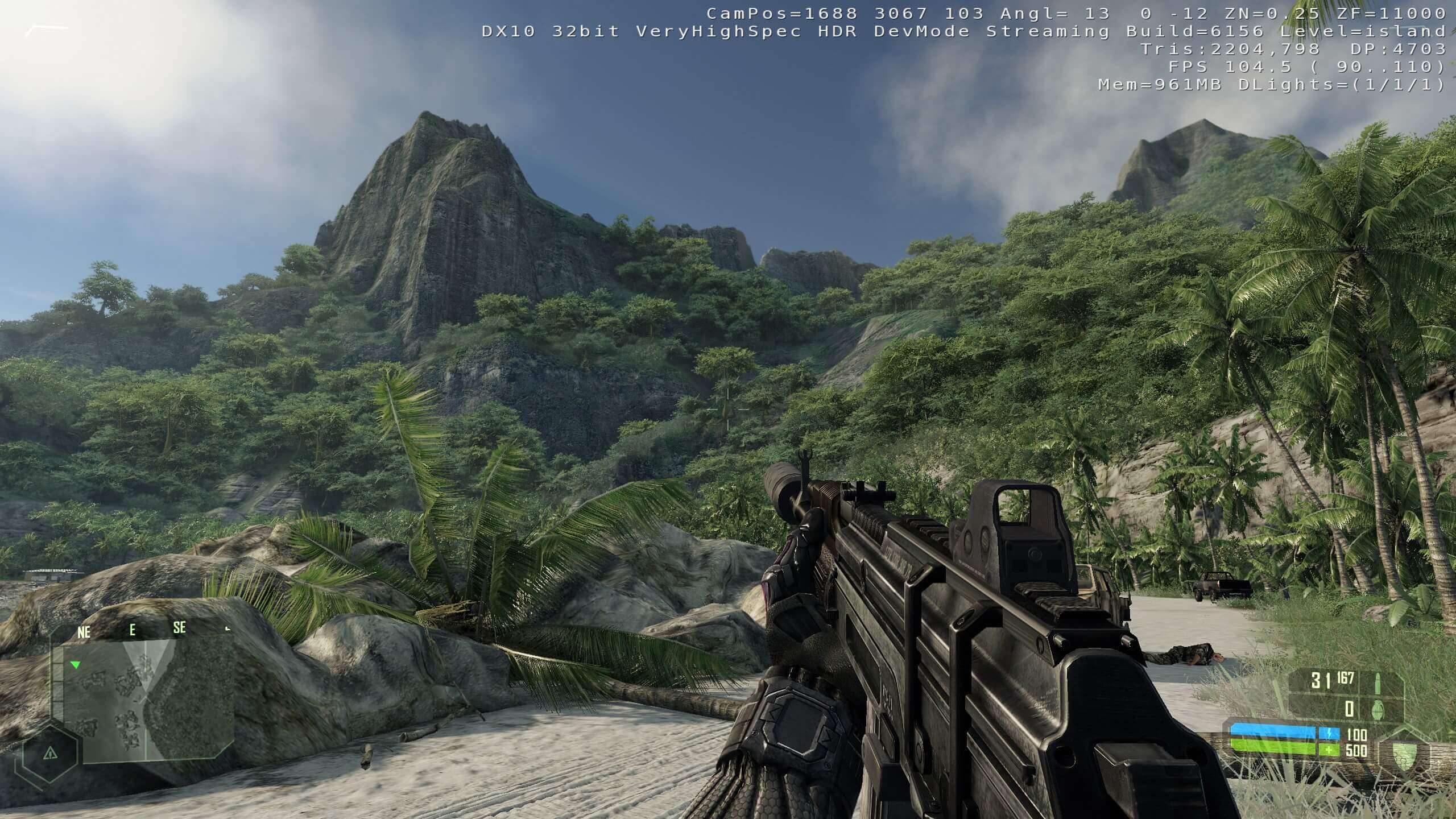Select the green objective marker on minimap

point(75,664)
